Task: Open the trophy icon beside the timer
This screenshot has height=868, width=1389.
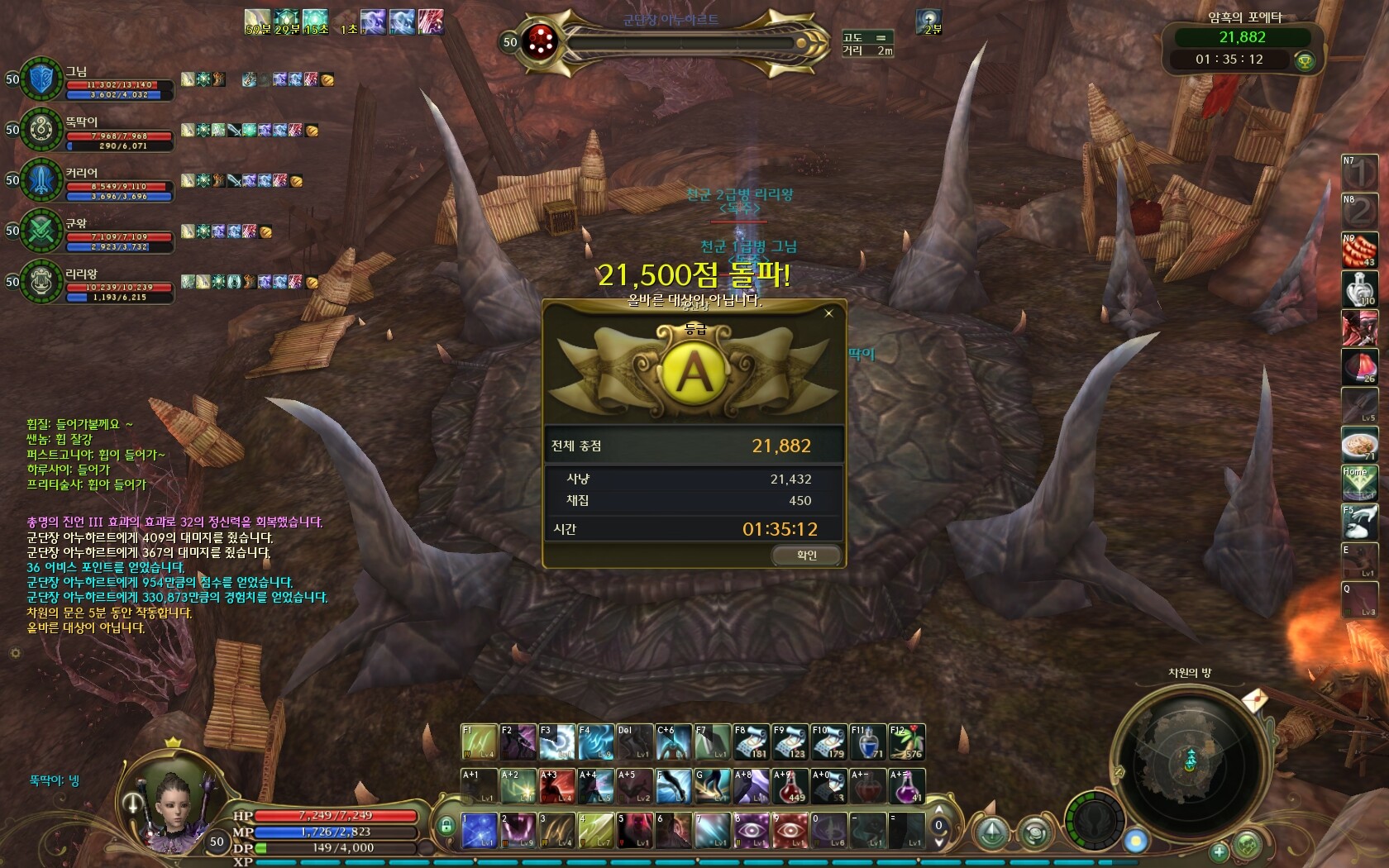Action: [1305, 60]
